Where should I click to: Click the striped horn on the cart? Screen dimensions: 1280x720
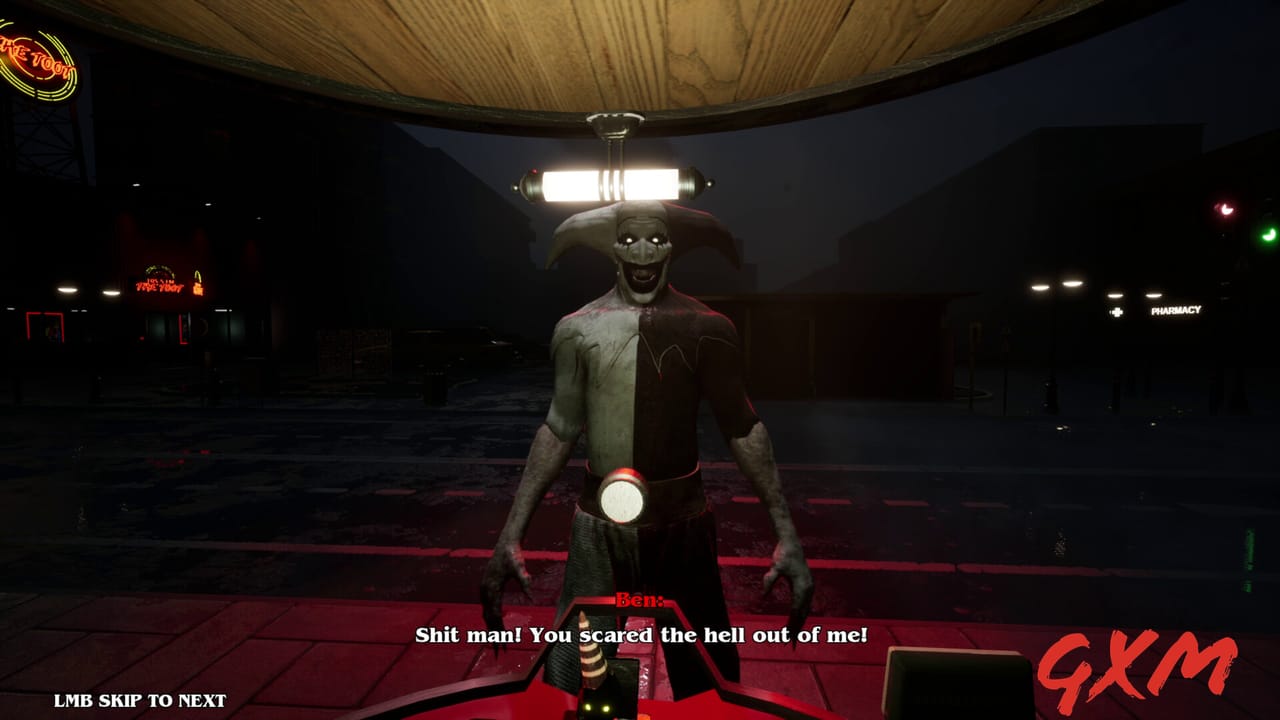click(596, 665)
